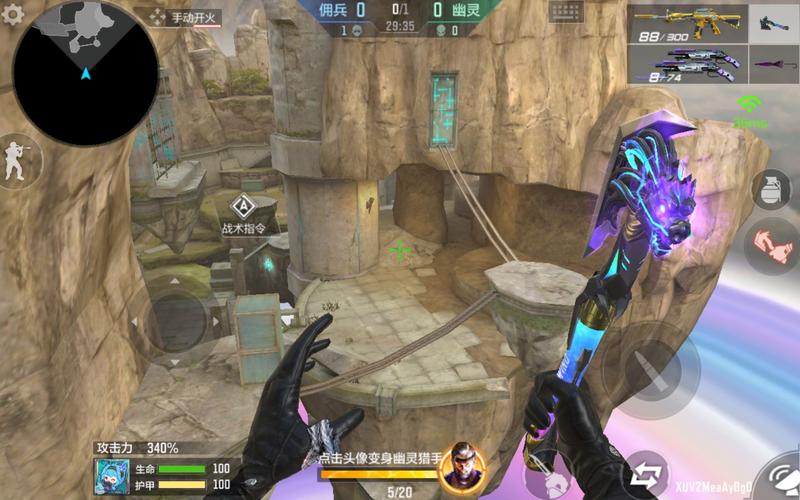Tap the grenade throw button
This screenshot has width=800, height=500.
(x=770, y=190)
